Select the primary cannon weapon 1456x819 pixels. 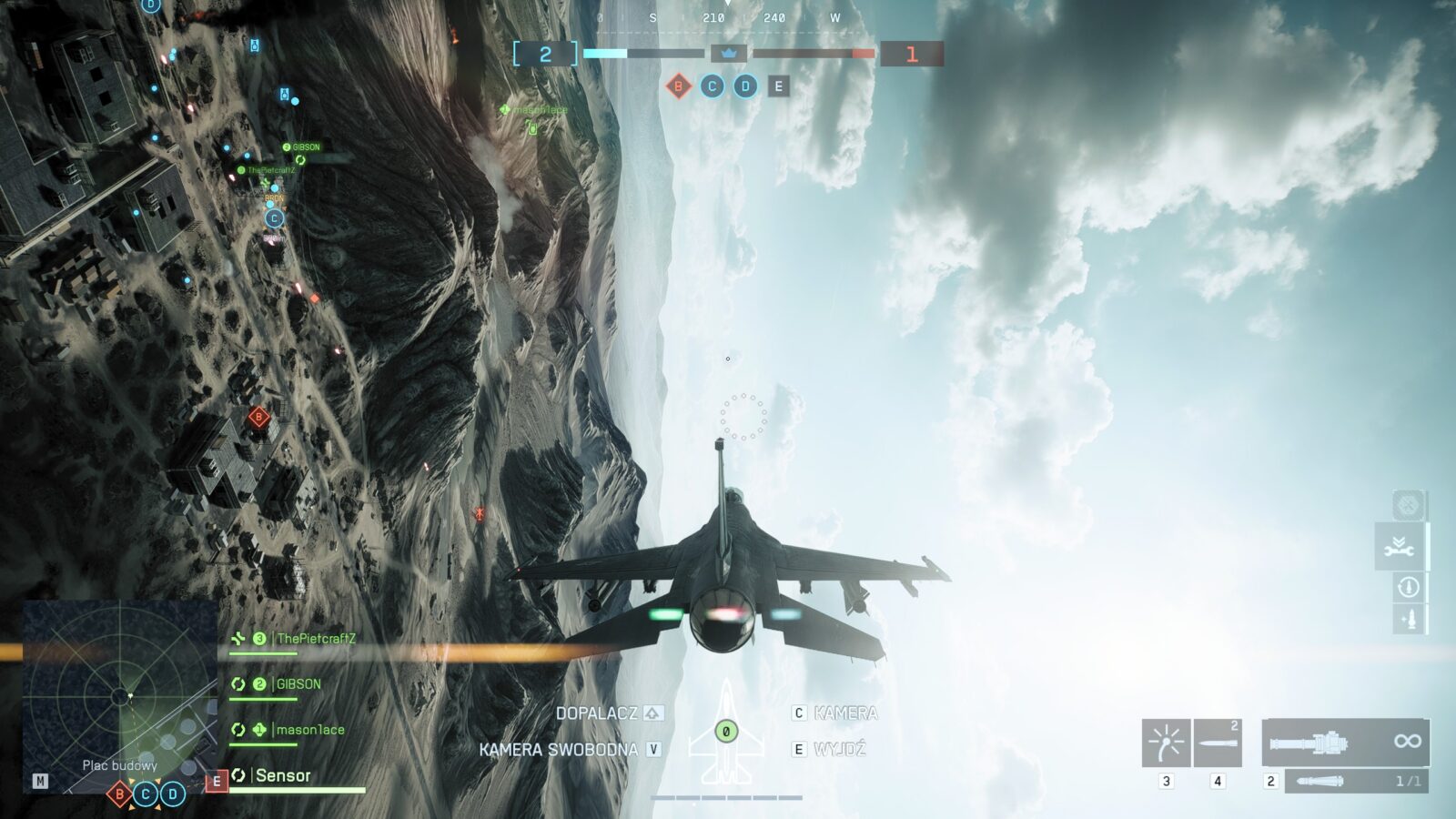coord(1345,743)
